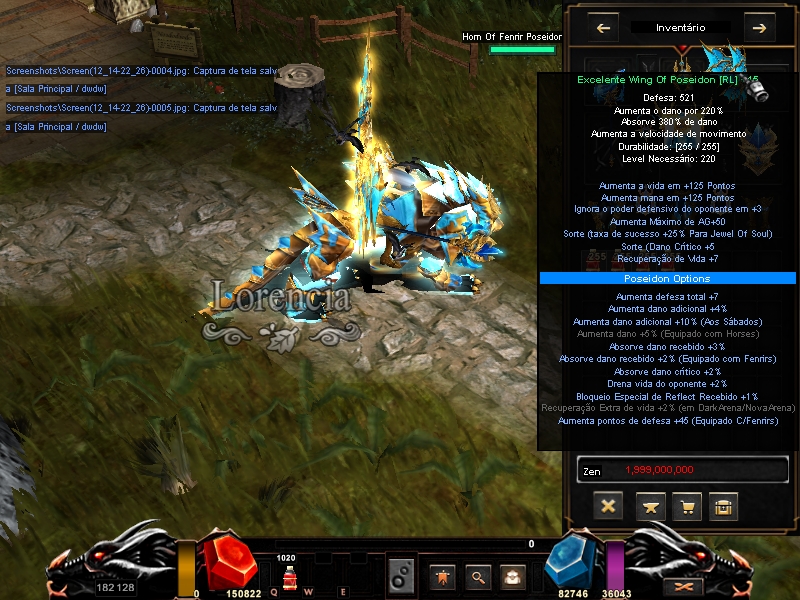Go to next inventory page with right arrow
Viewport: 800px width, 600px height.
[x=760, y=28]
